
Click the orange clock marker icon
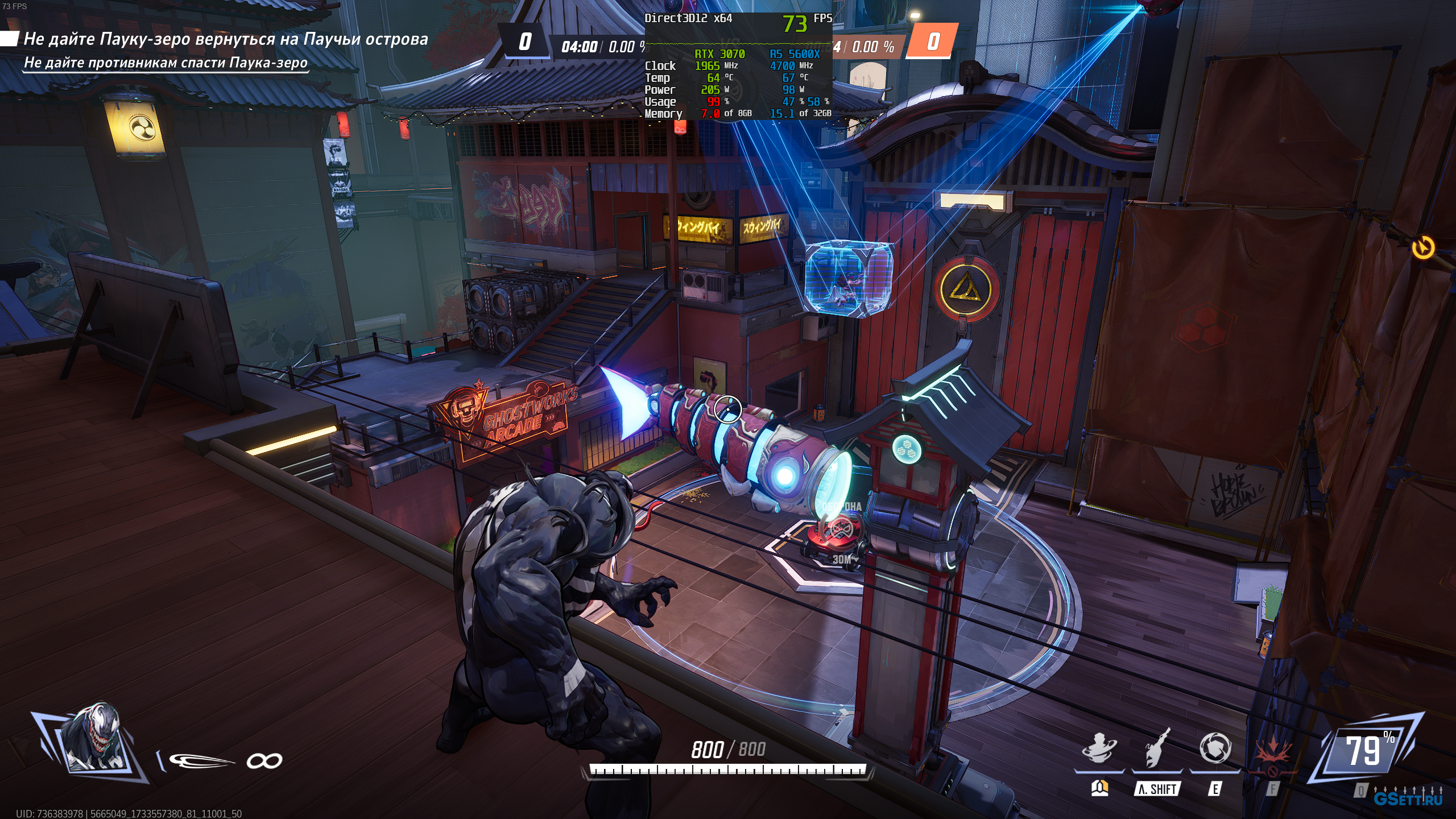[1423, 247]
